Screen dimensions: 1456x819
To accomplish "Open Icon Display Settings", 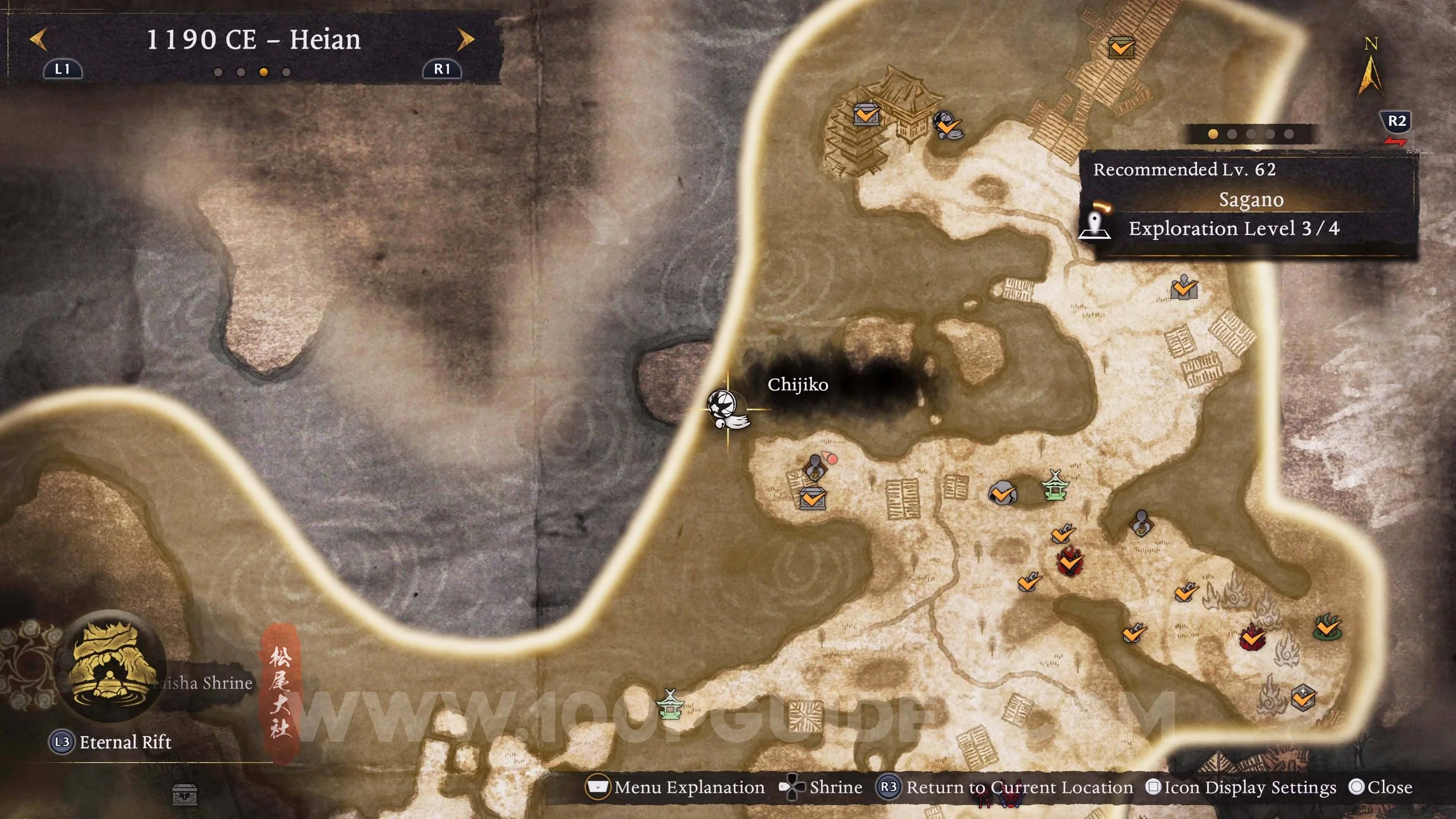I will click(1241, 788).
